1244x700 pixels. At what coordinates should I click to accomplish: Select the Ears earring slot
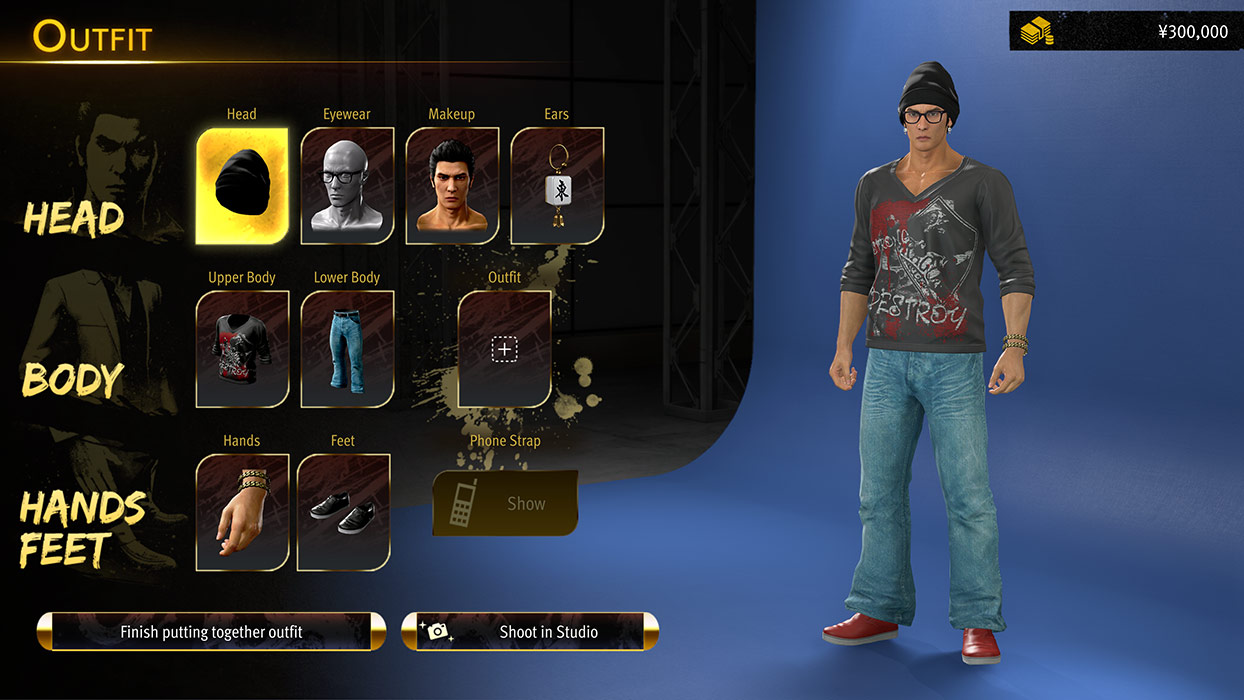point(557,186)
